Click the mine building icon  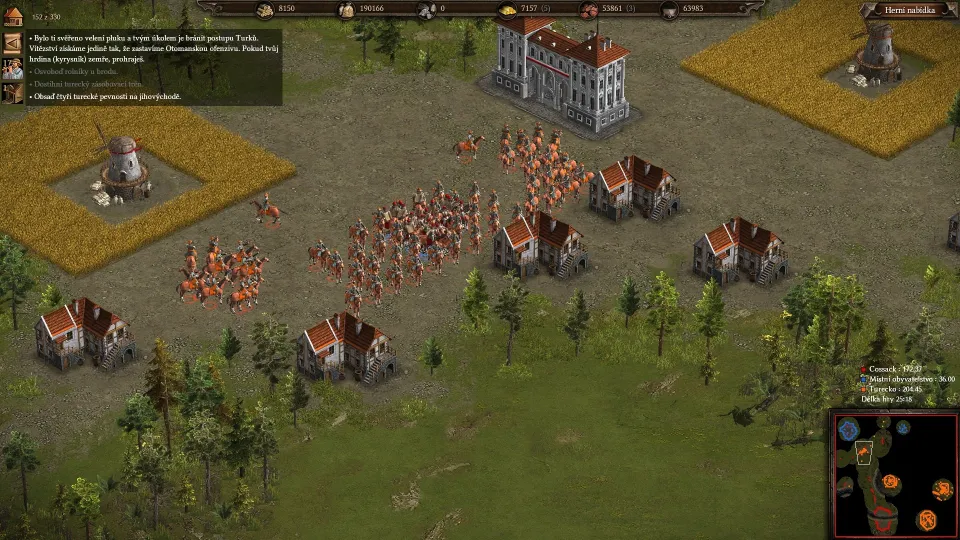click(13, 93)
